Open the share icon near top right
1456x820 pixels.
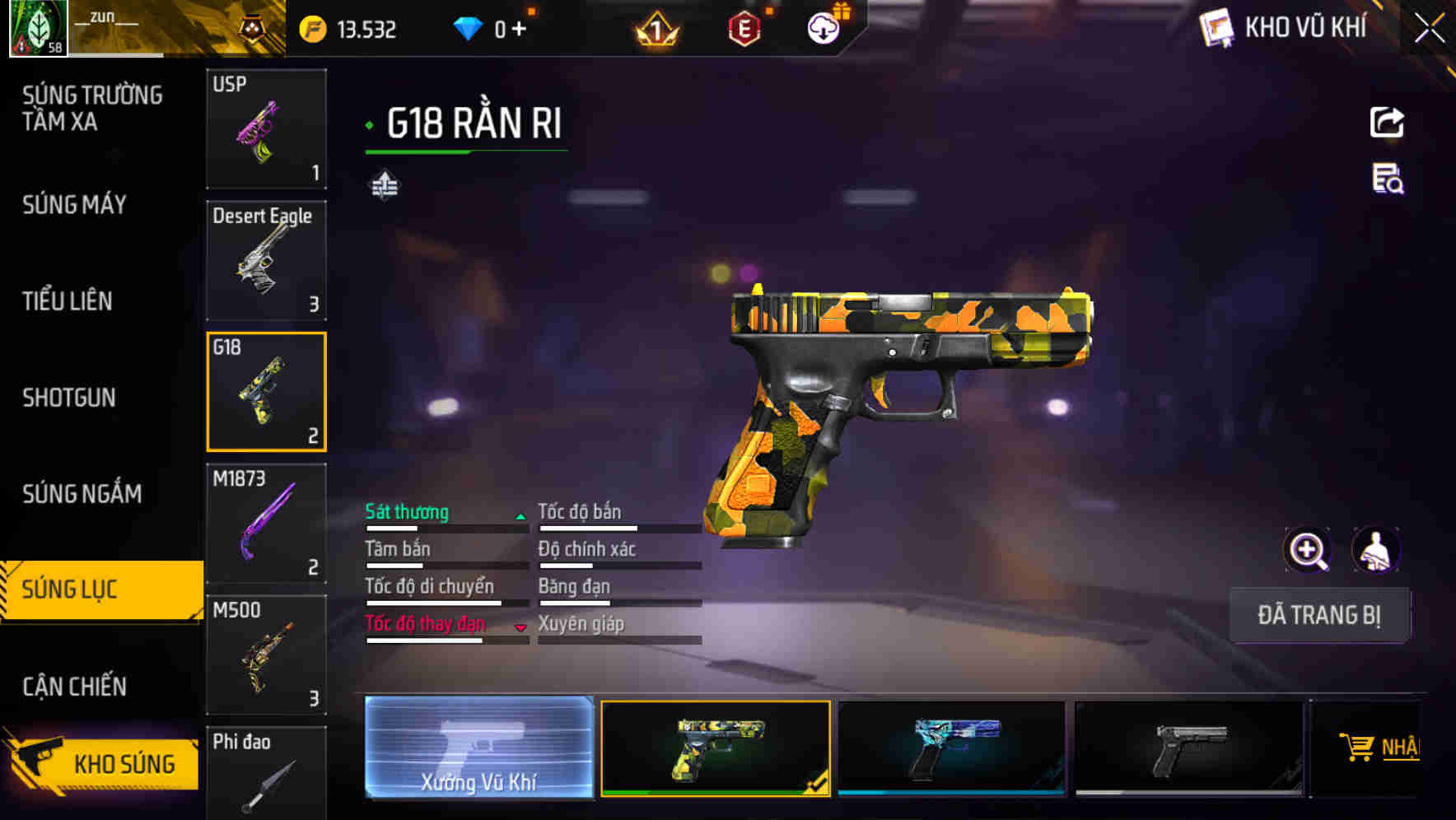click(x=1388, y=121)
